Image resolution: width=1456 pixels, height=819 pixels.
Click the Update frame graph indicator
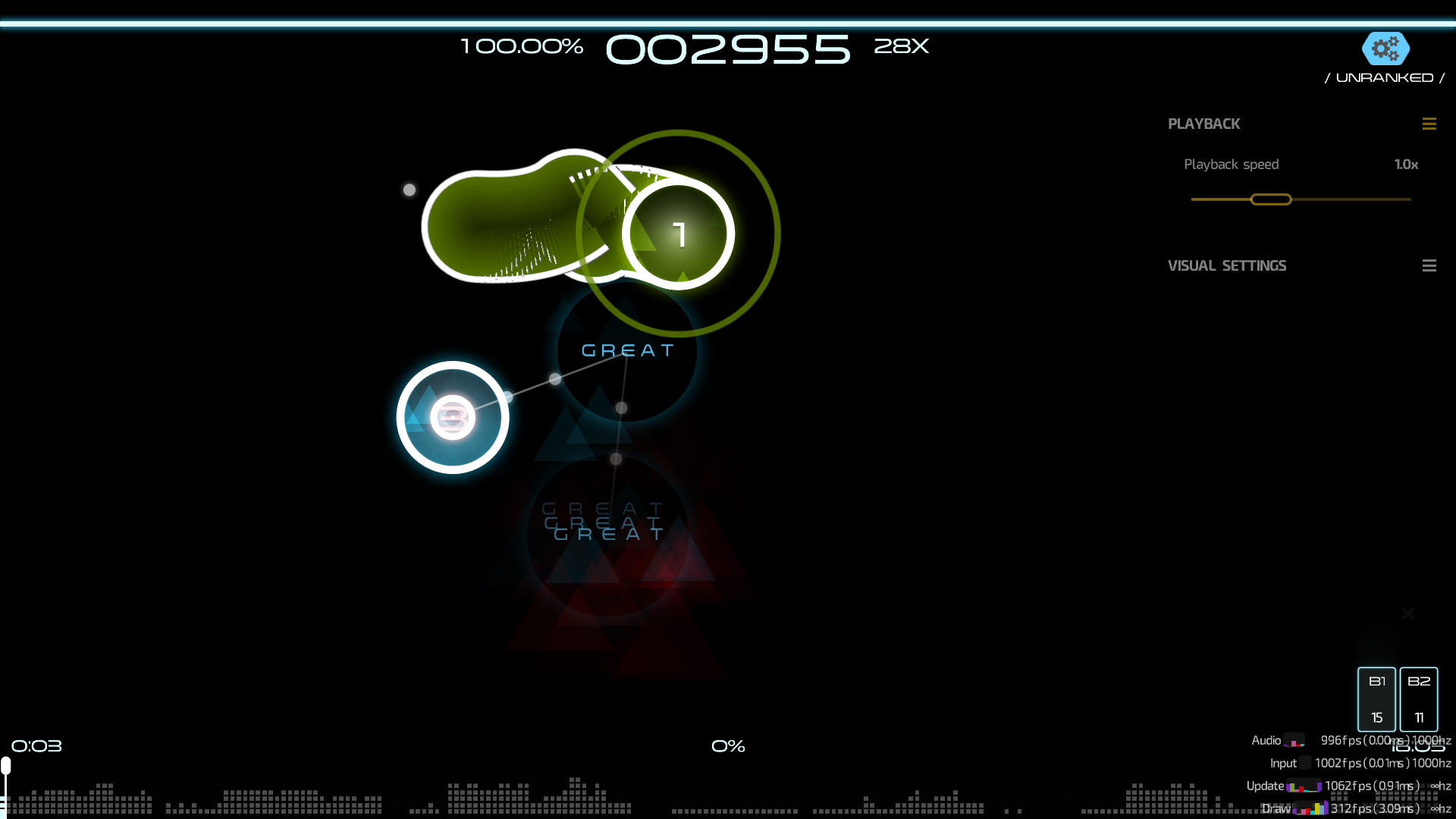click(1304, 787)
